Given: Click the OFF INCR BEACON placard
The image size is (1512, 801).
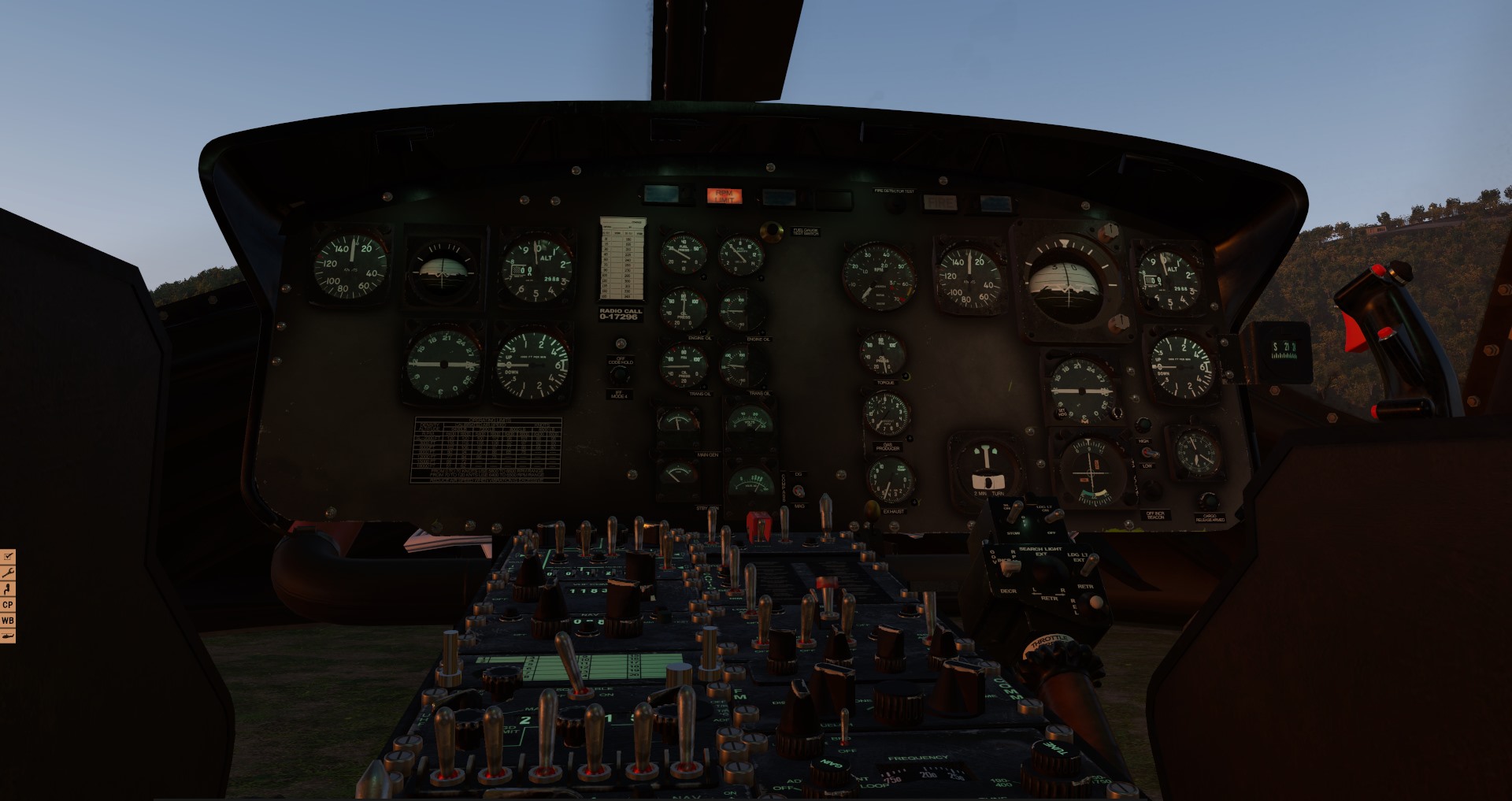Looking at the screenshot, I should [x=1155, y=516].
